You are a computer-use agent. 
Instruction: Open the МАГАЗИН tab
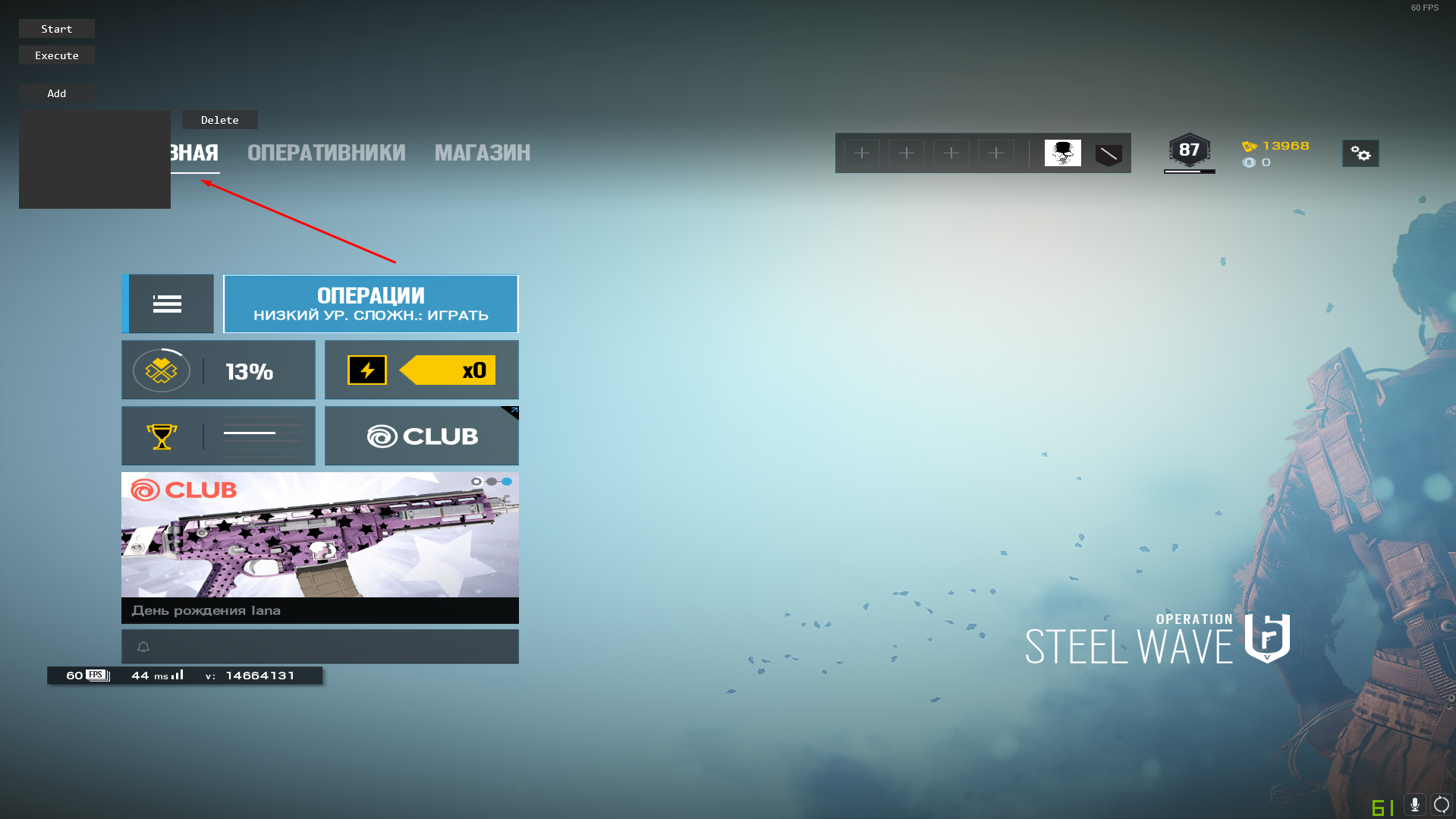click(483, 153)
